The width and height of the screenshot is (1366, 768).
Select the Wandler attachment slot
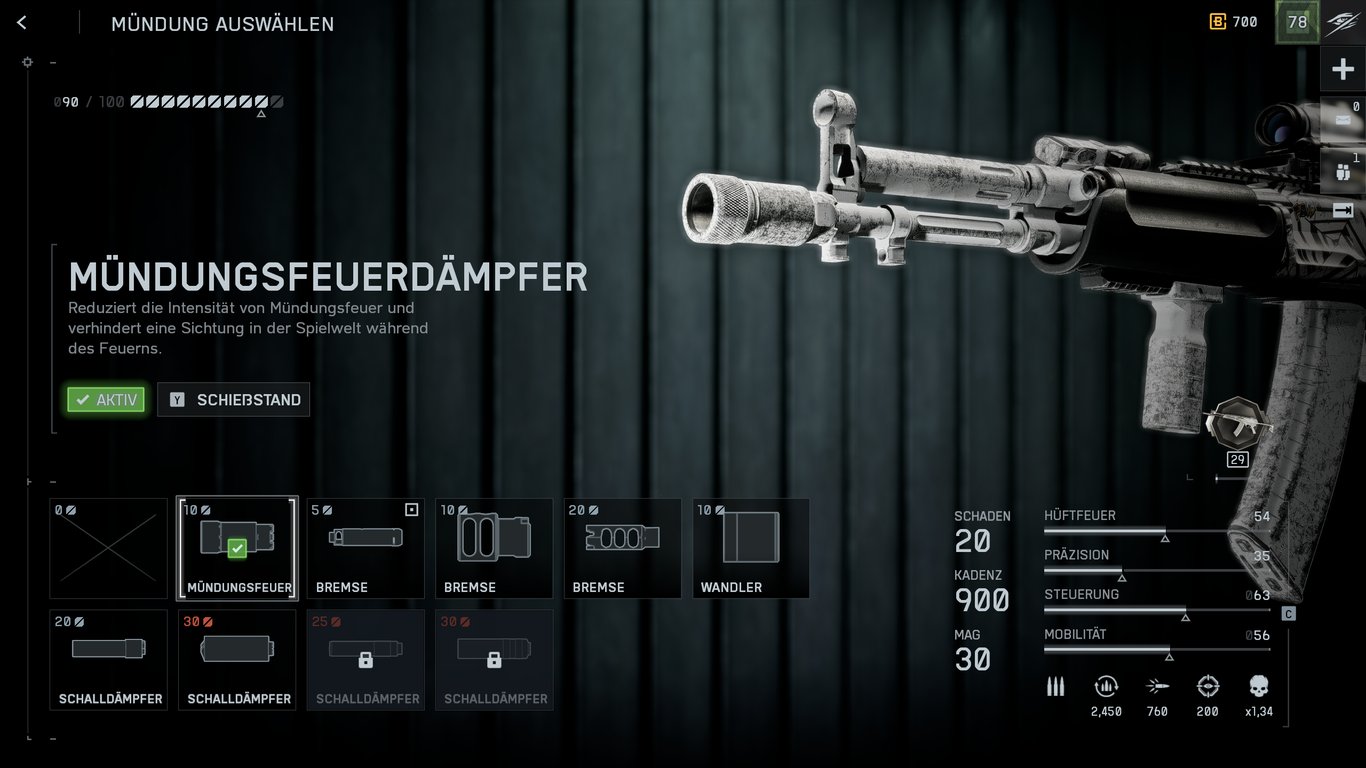(751, 548)
